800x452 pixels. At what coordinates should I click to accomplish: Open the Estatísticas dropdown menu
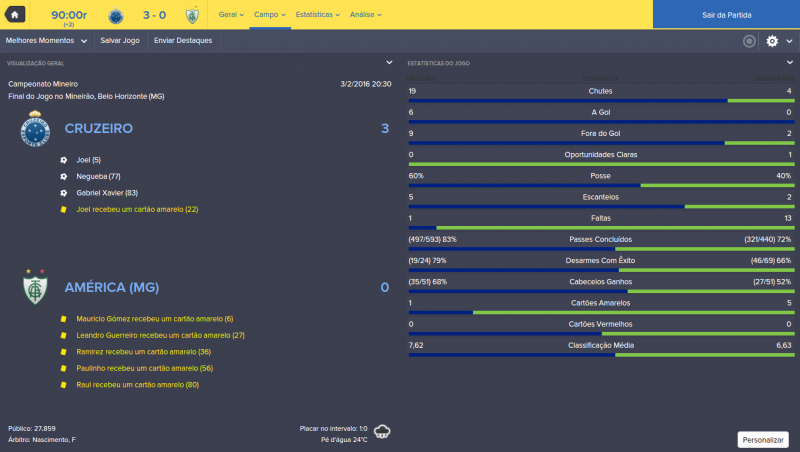coord(317,15)
